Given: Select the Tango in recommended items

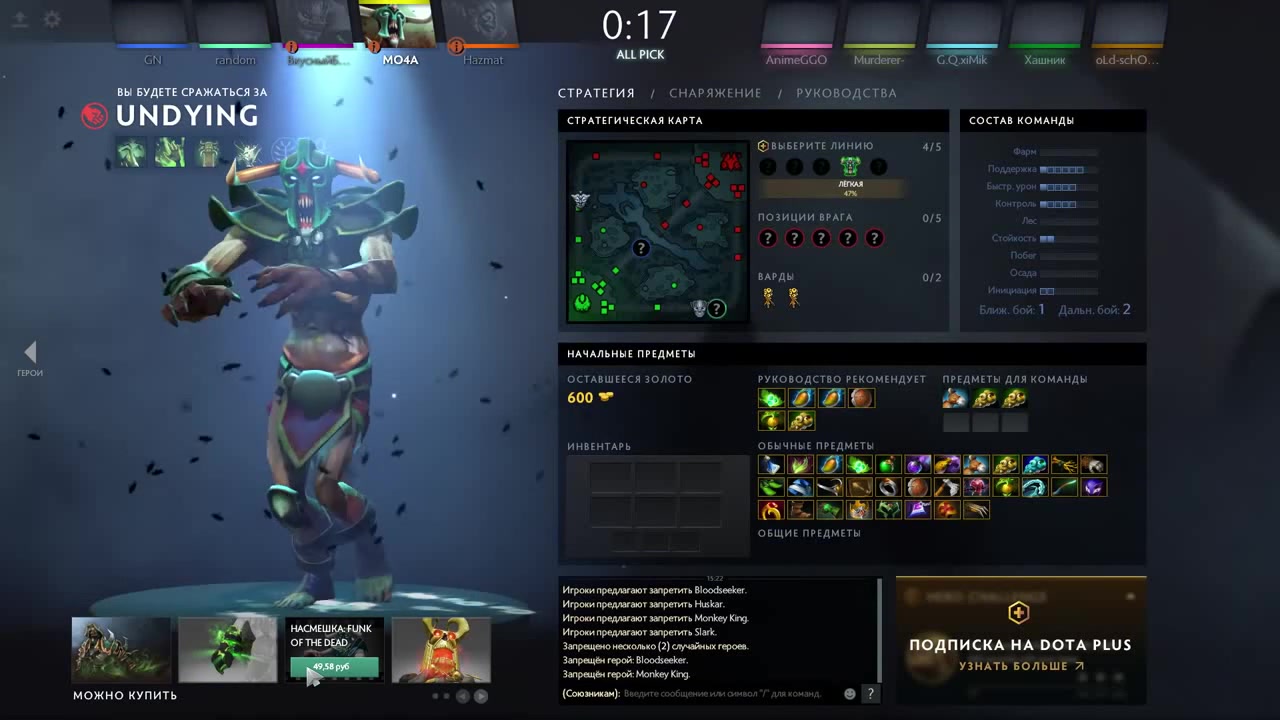Looking at the screenshot, I should (770, 398).
